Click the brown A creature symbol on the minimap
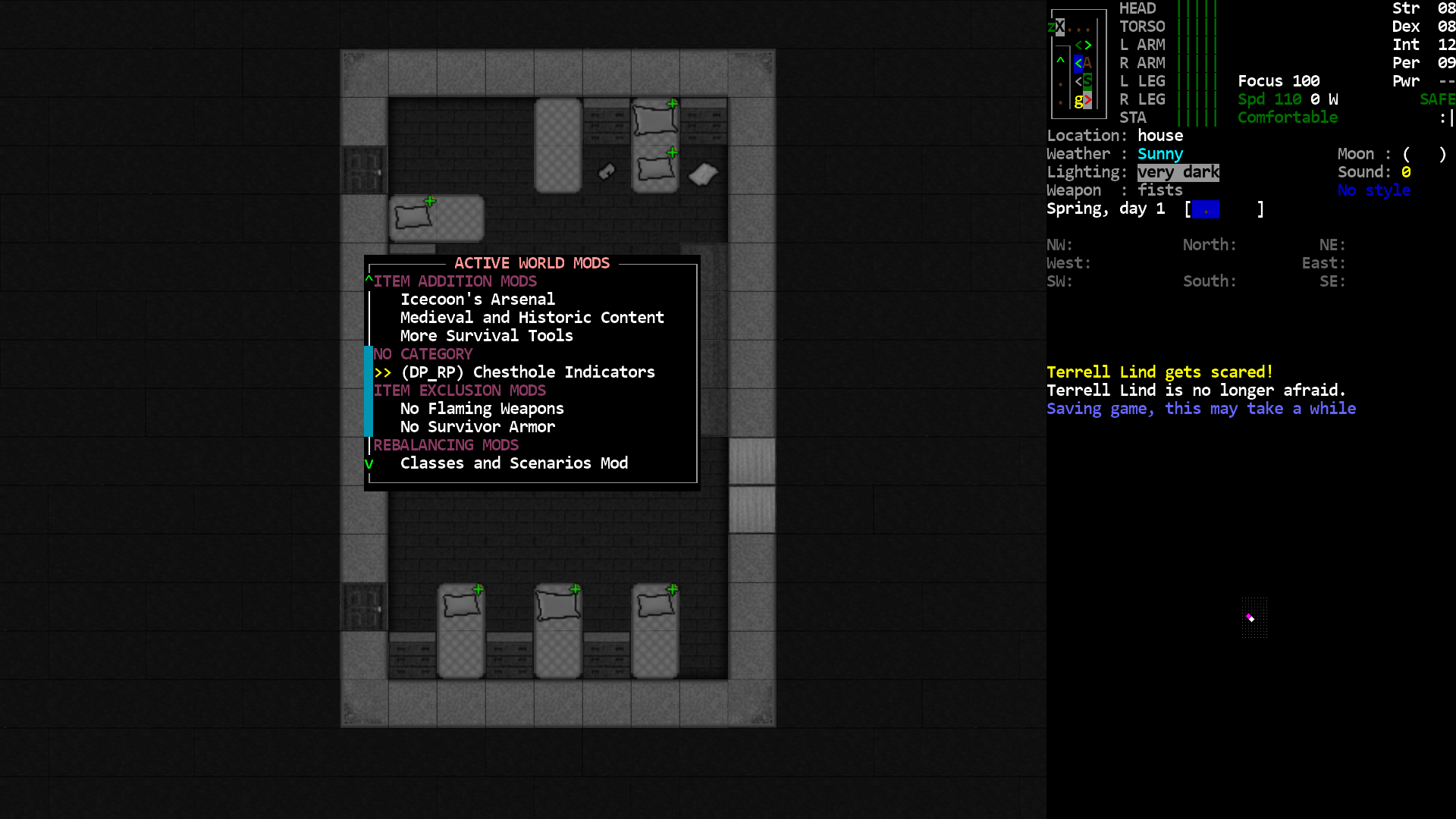1456x819 pixels. [1088, 64]
